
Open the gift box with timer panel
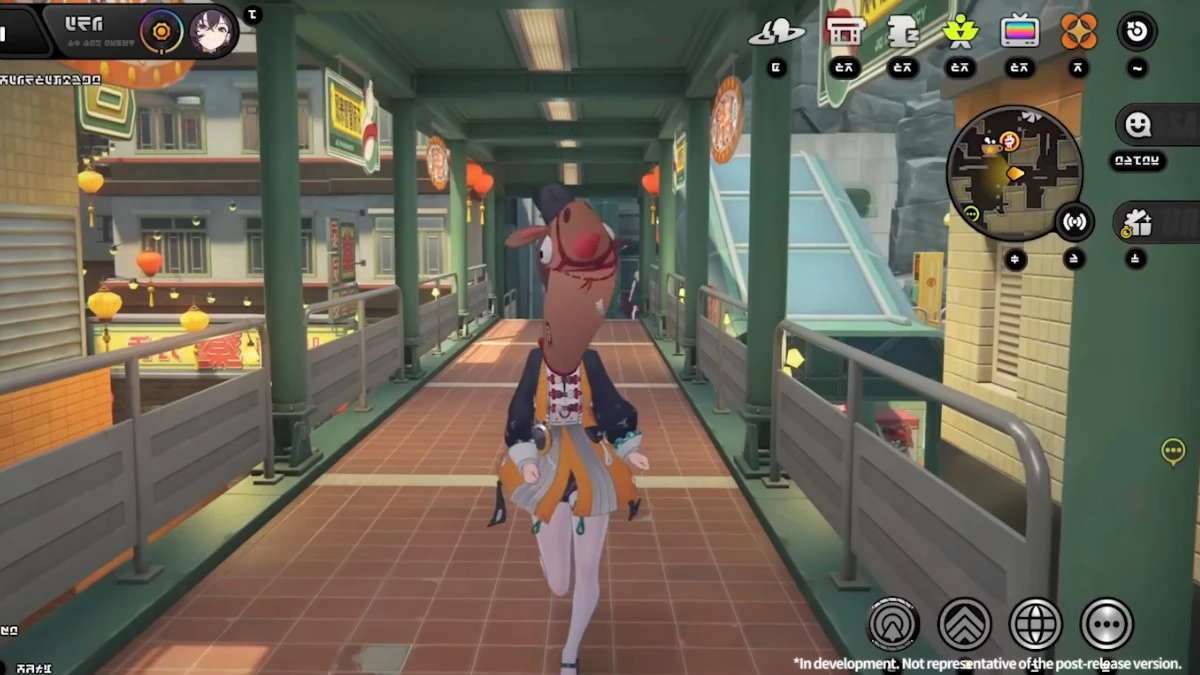pyautogui.click(x=1138, y=223)
